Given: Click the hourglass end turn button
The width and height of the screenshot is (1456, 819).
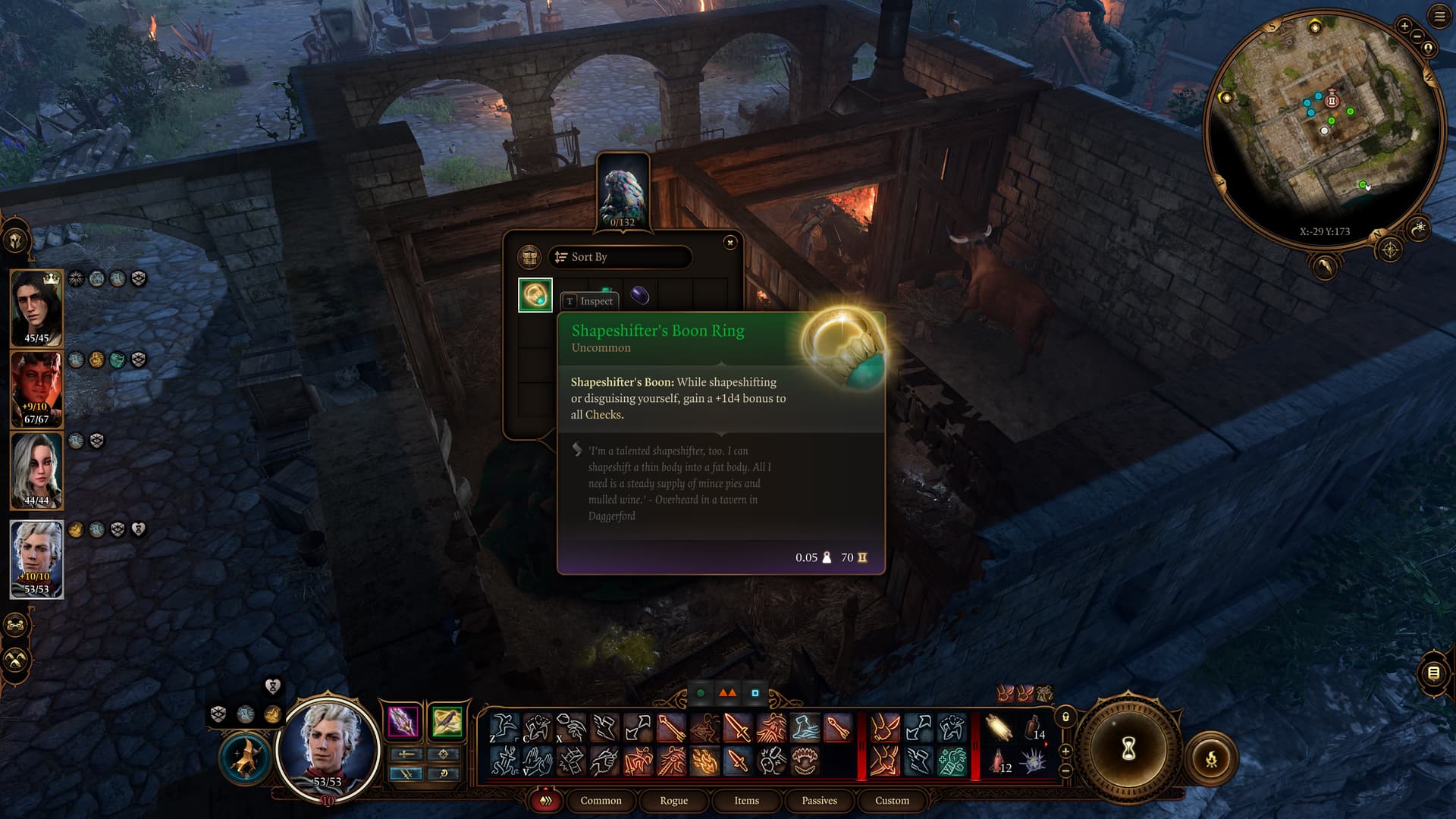Looking at the screenshot, I should point(1128,749).
